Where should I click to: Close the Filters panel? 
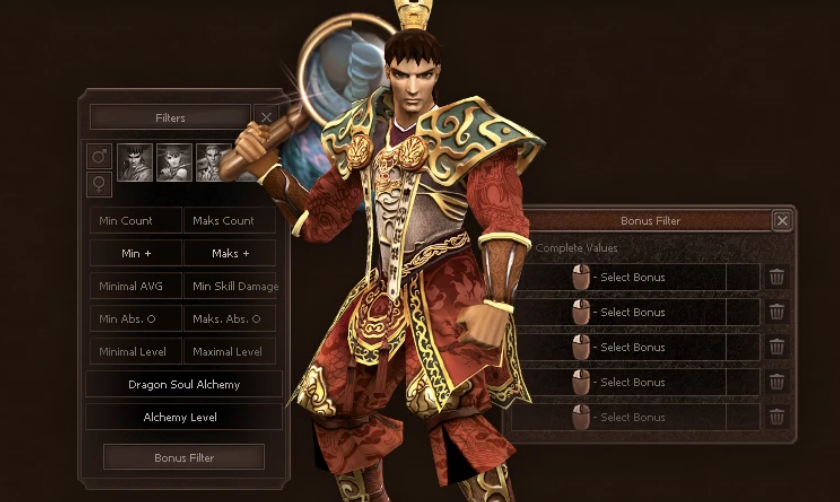[266, 117]
